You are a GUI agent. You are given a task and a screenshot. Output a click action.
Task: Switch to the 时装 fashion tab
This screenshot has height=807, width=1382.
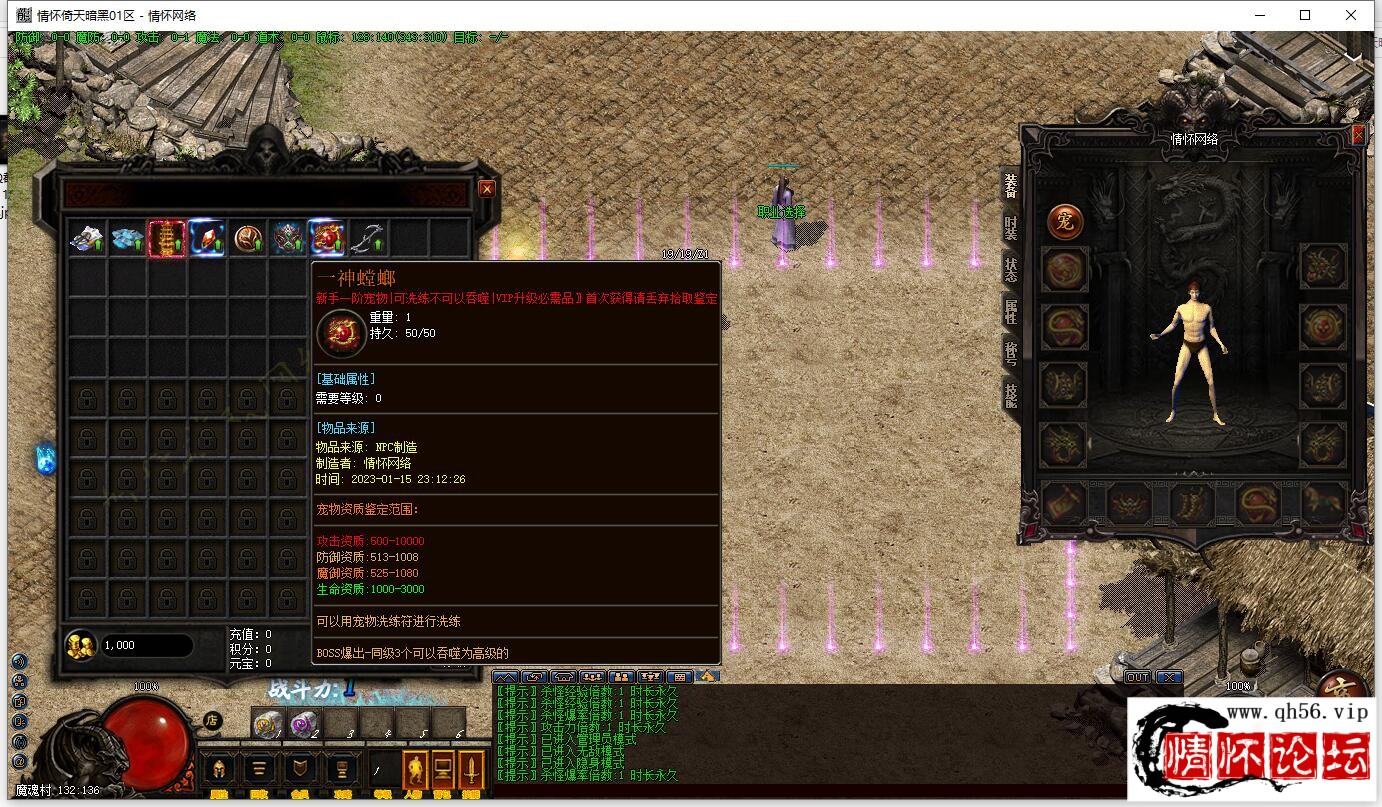(1010, 227)
